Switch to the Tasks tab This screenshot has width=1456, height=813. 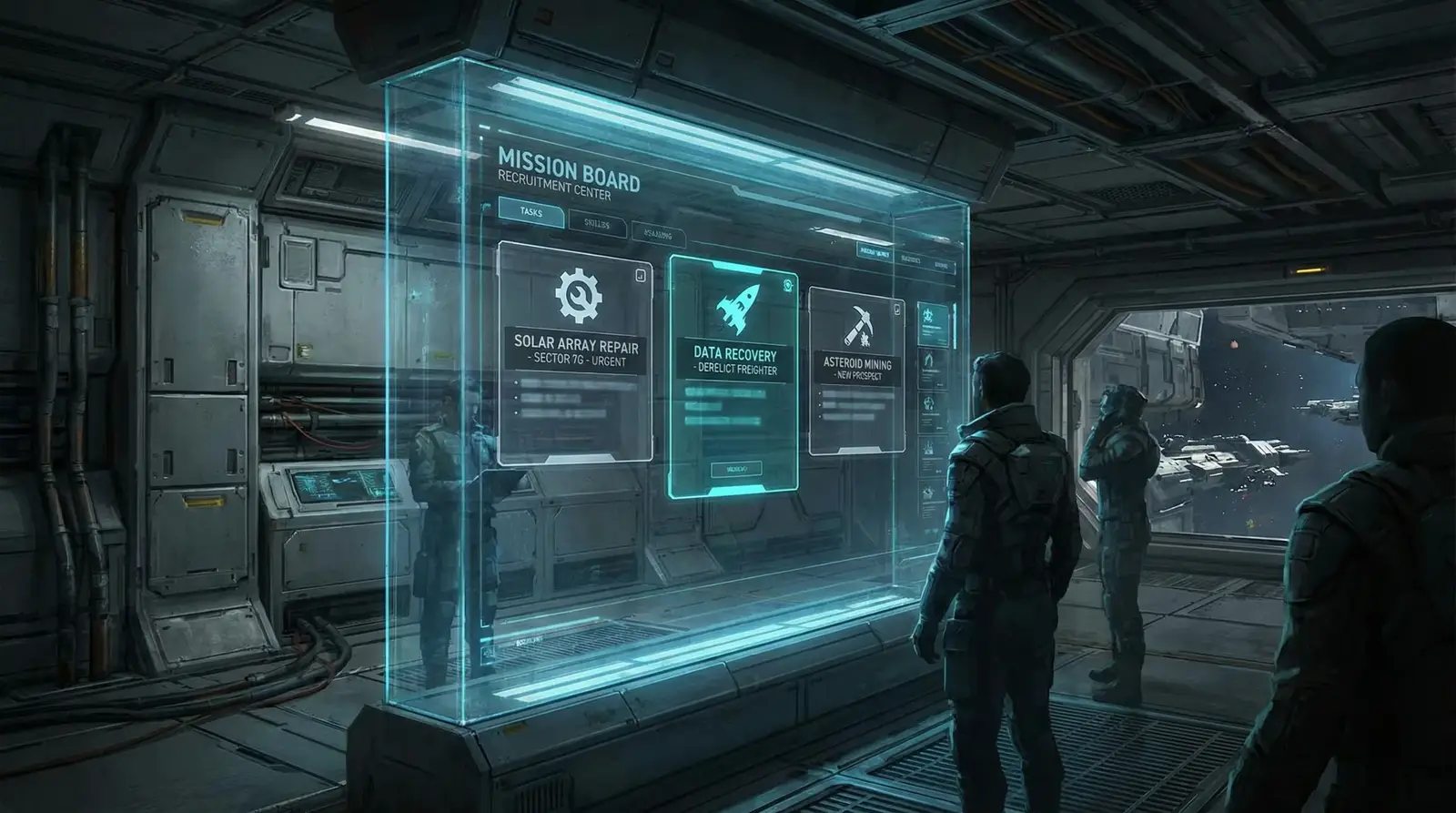[531, 211]
